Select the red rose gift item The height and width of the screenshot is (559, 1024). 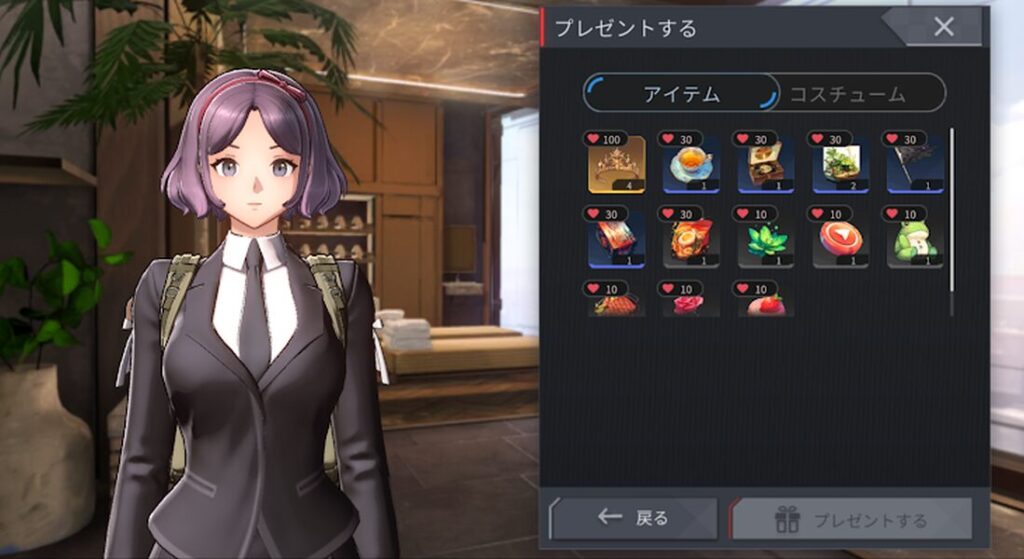[690, 303]
